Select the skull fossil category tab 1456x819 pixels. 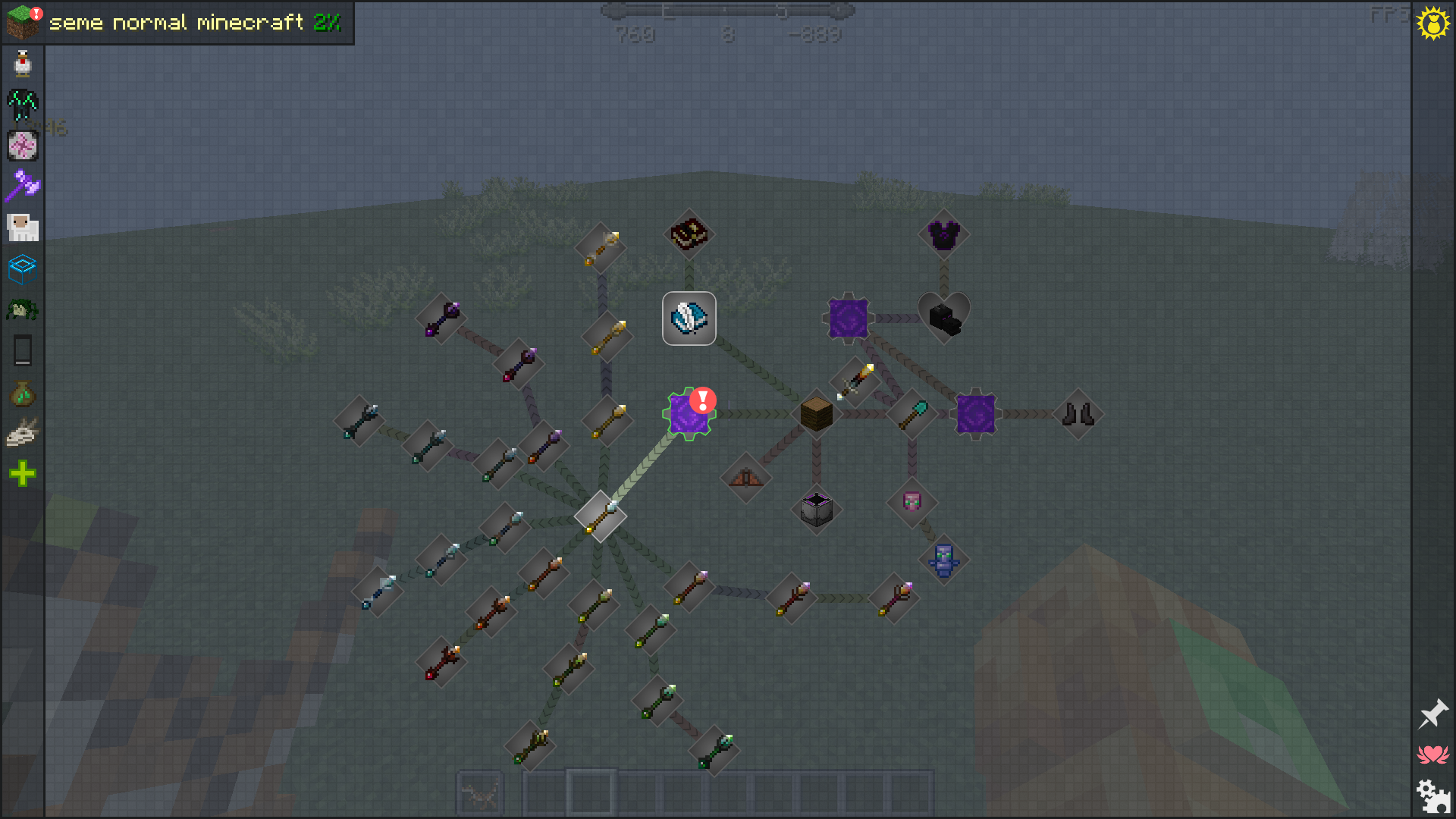(x=22, y=432)
